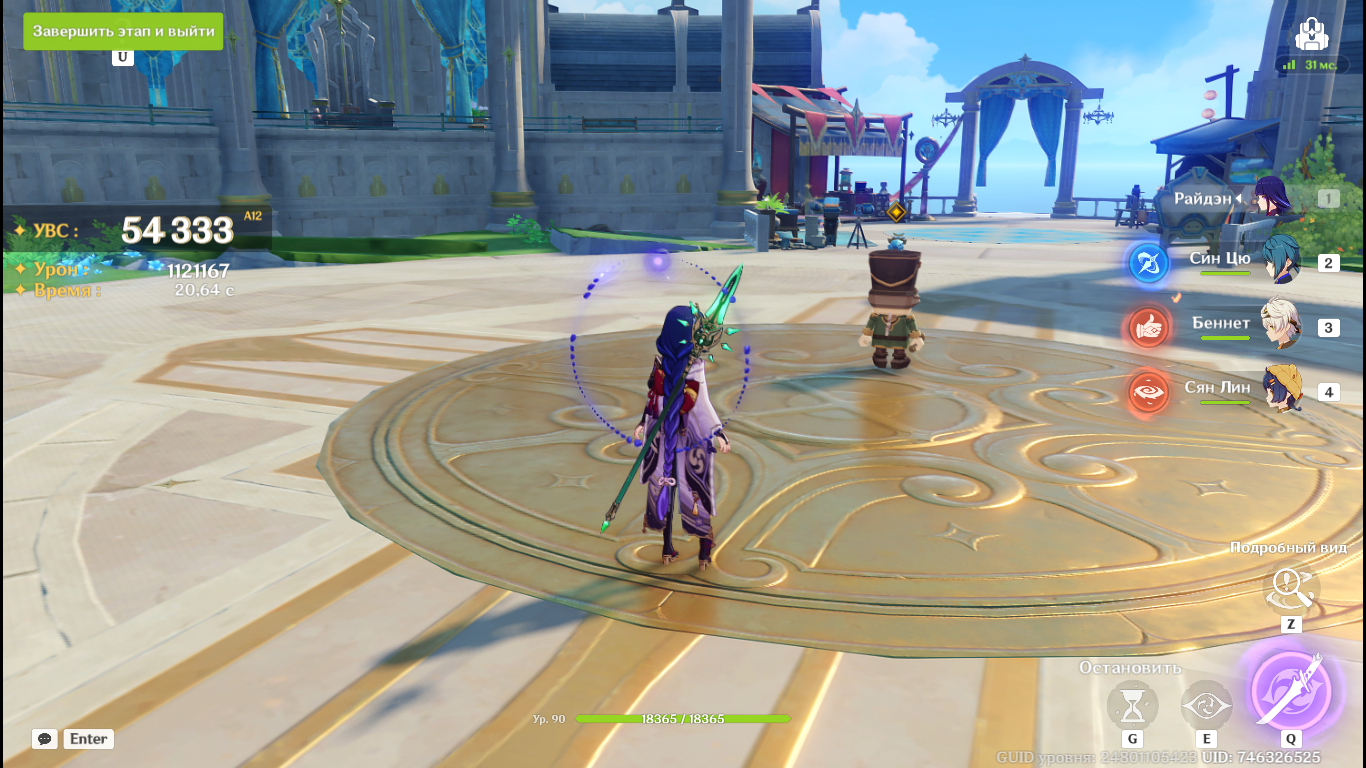Open the "Подробный вид" magnifier view
This screenshot has width=1366, height=768.
point(1291,589)
